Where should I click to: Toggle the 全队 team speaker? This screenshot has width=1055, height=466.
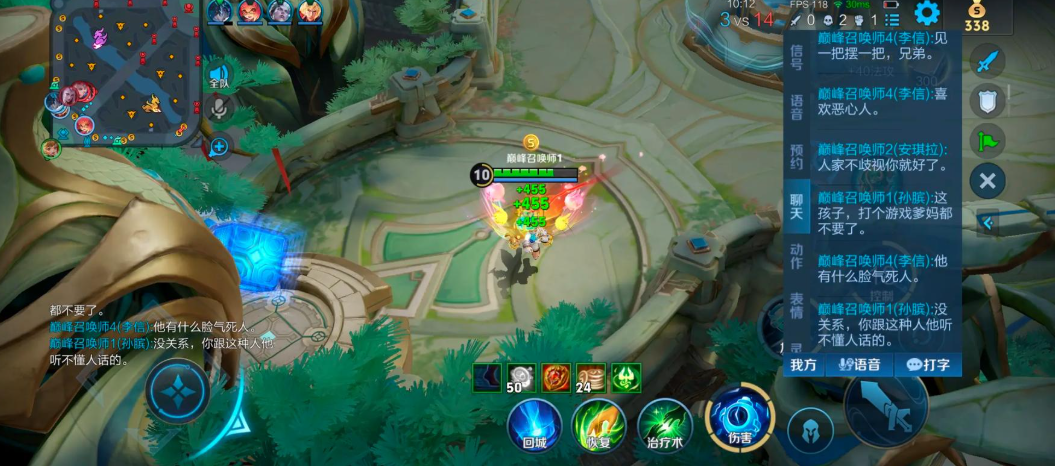pos(219,76)
